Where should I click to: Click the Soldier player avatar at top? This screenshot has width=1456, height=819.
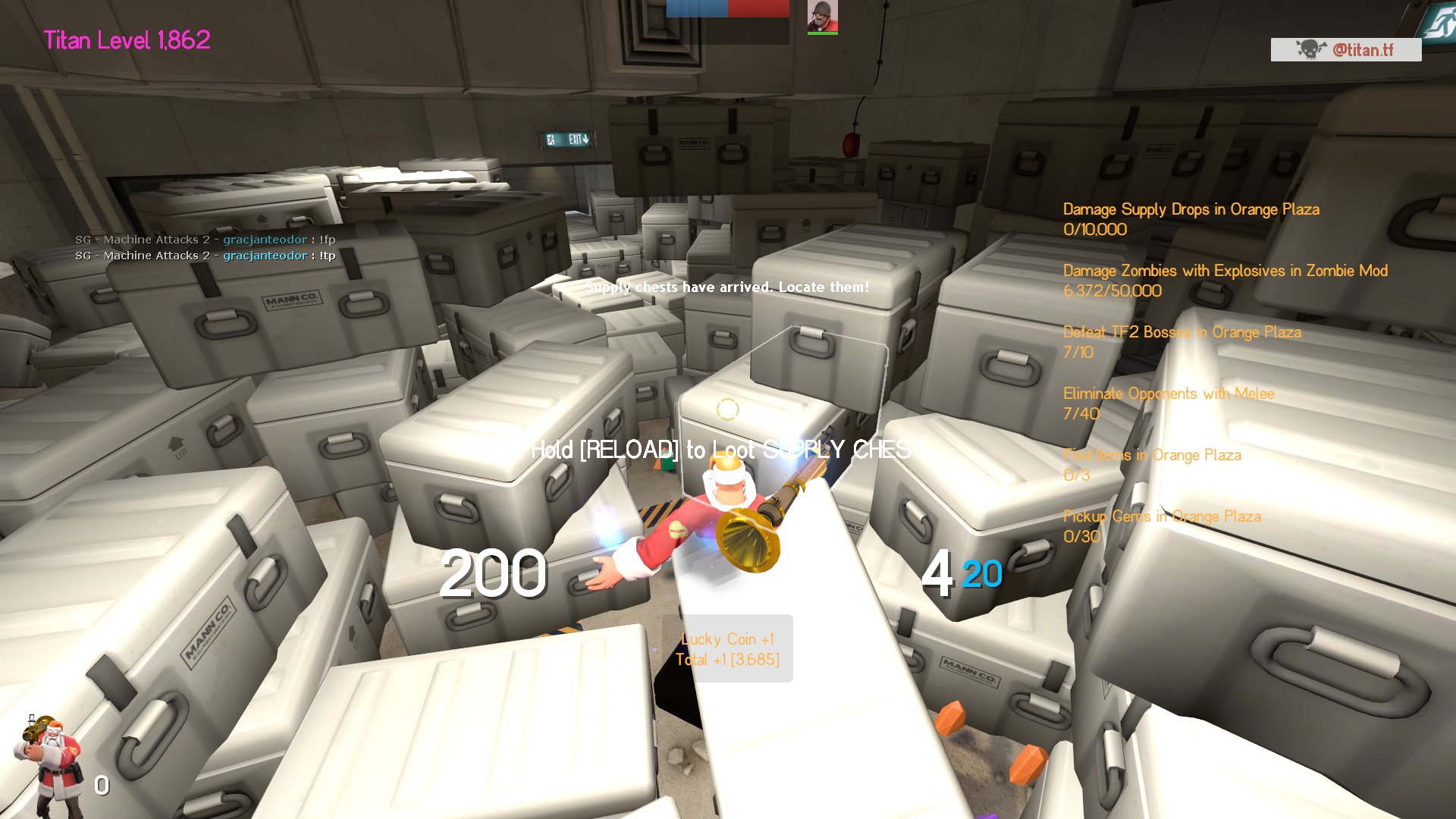point(822,17)
